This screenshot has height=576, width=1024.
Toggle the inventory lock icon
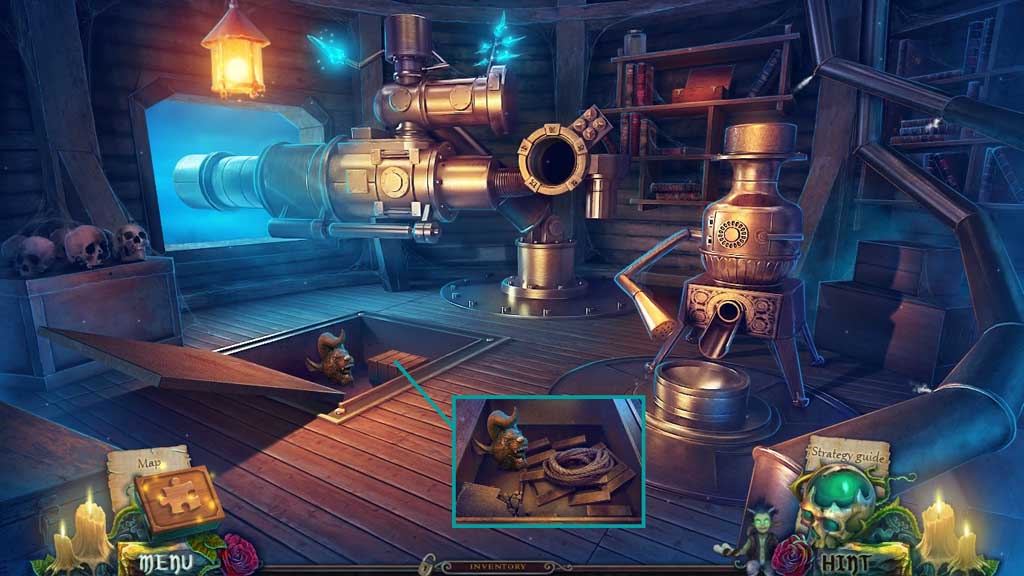426,566
